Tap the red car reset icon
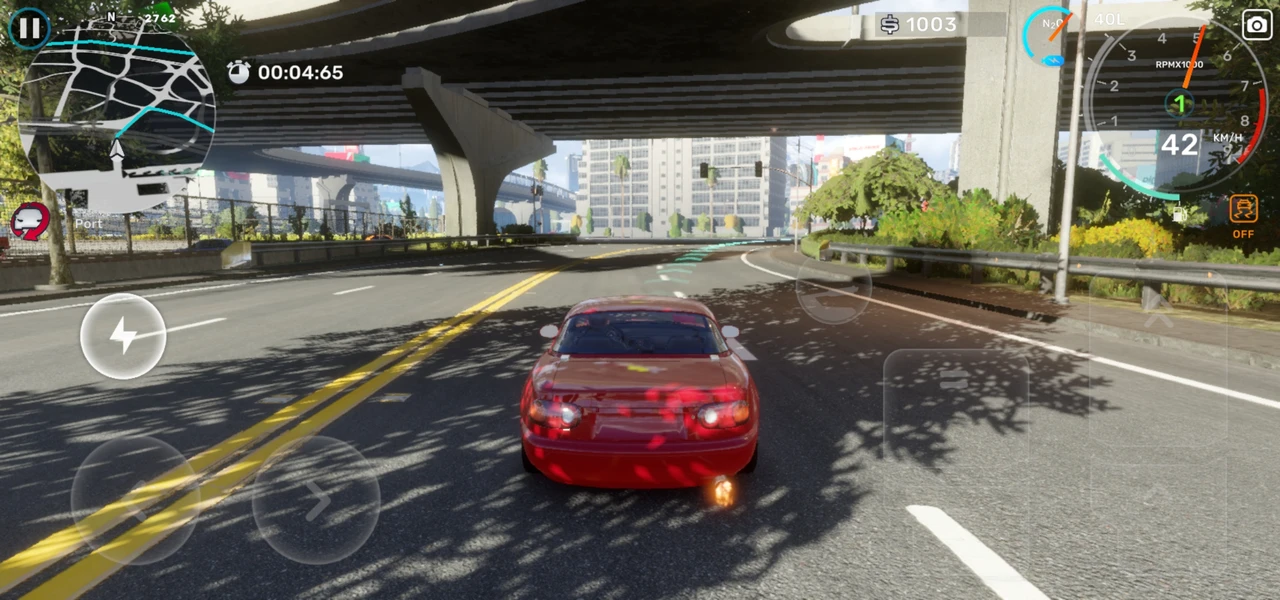The width and height of the screenshot is (1280, 600). point(30,220)
